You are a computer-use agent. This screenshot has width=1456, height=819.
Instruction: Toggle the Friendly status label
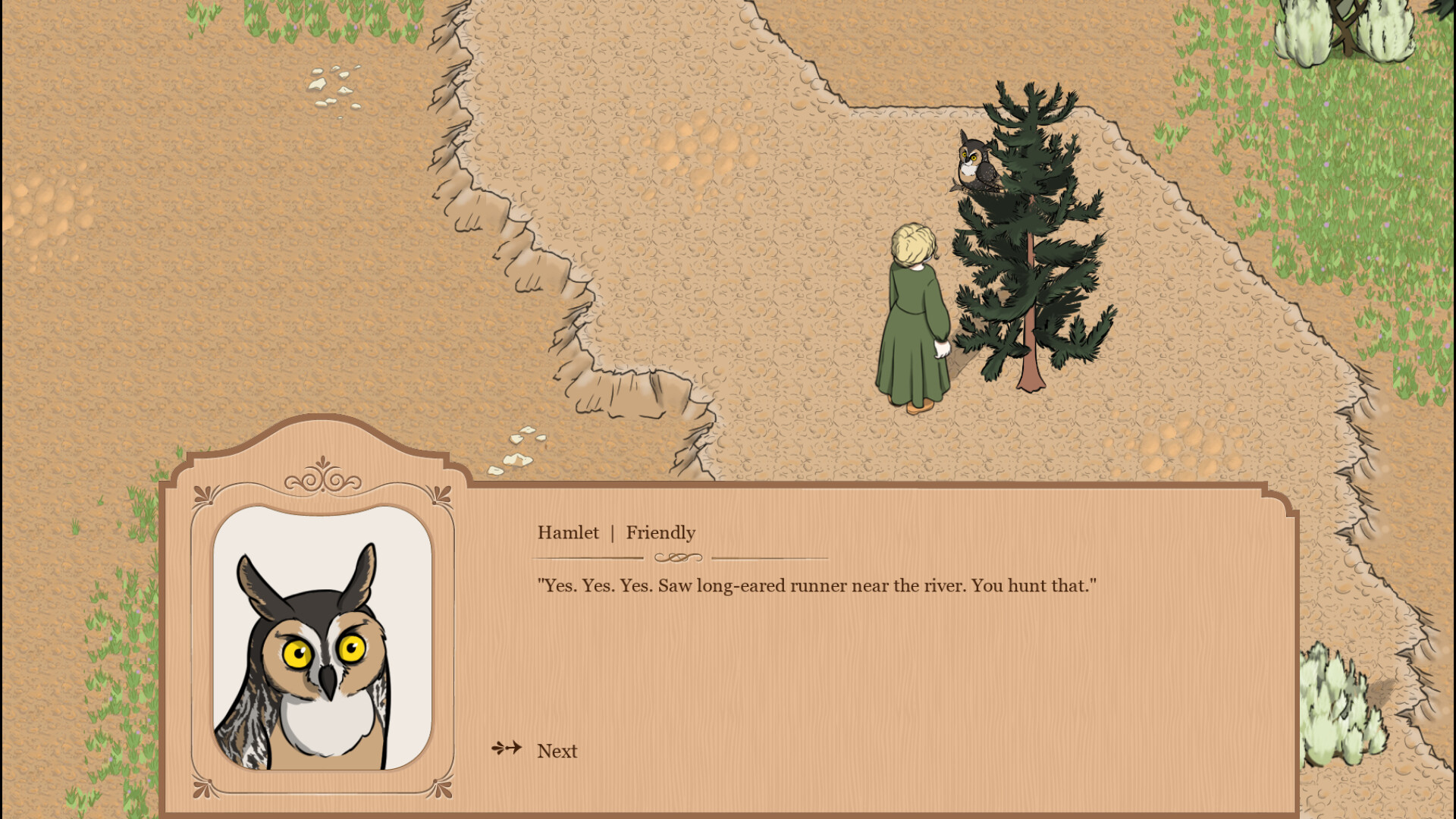[x=661, y=533]
